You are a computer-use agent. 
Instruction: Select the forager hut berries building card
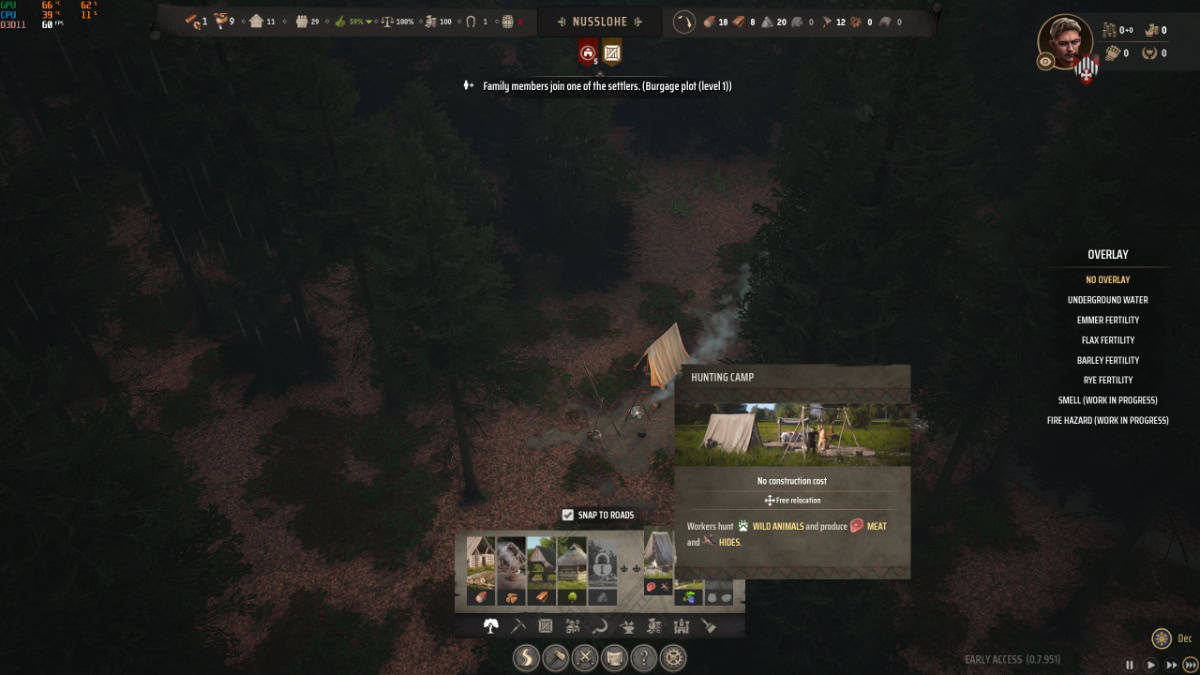688,595
